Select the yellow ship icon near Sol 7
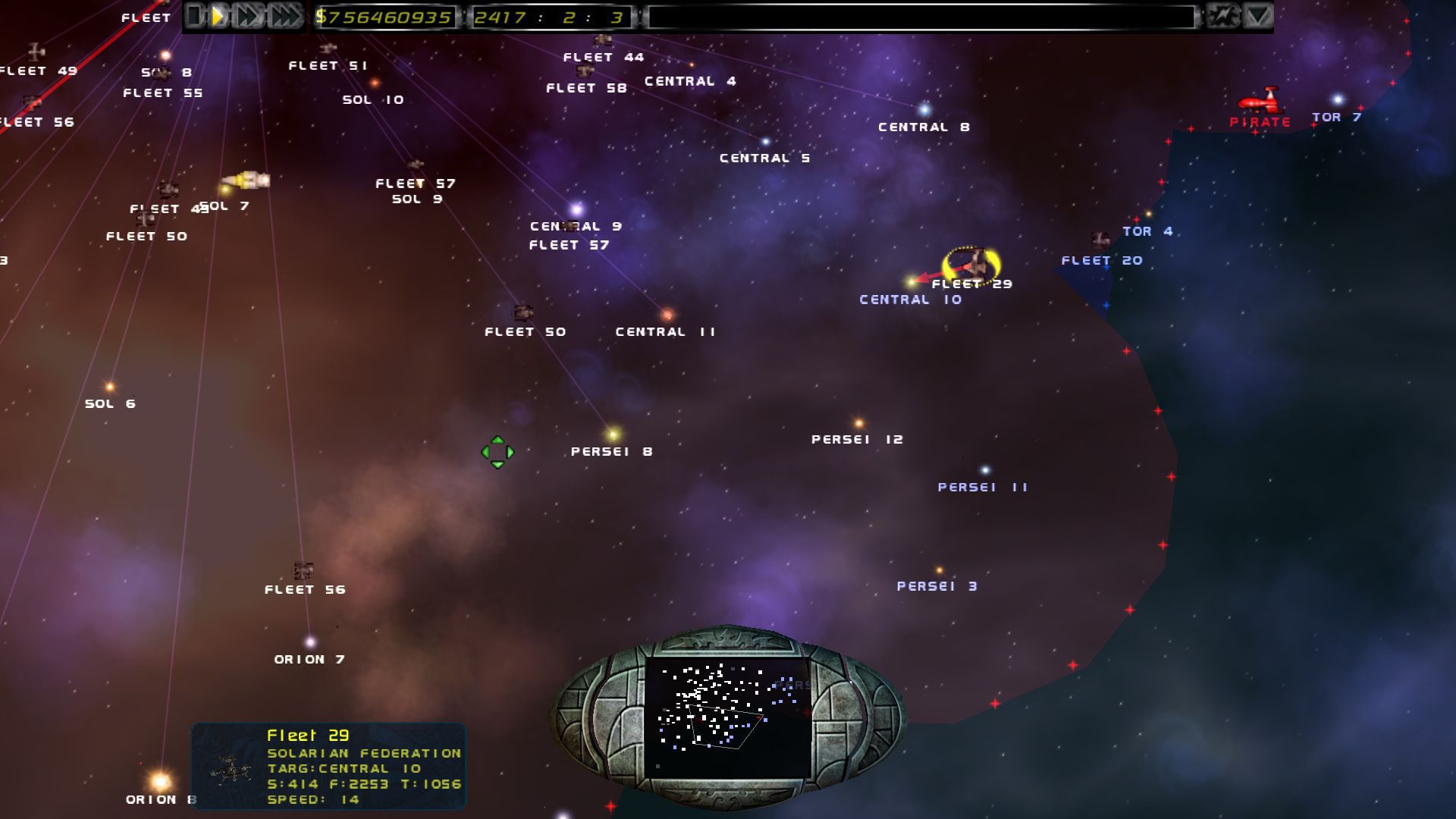Viewport: 1456px width, 819px height. point(244,180)
